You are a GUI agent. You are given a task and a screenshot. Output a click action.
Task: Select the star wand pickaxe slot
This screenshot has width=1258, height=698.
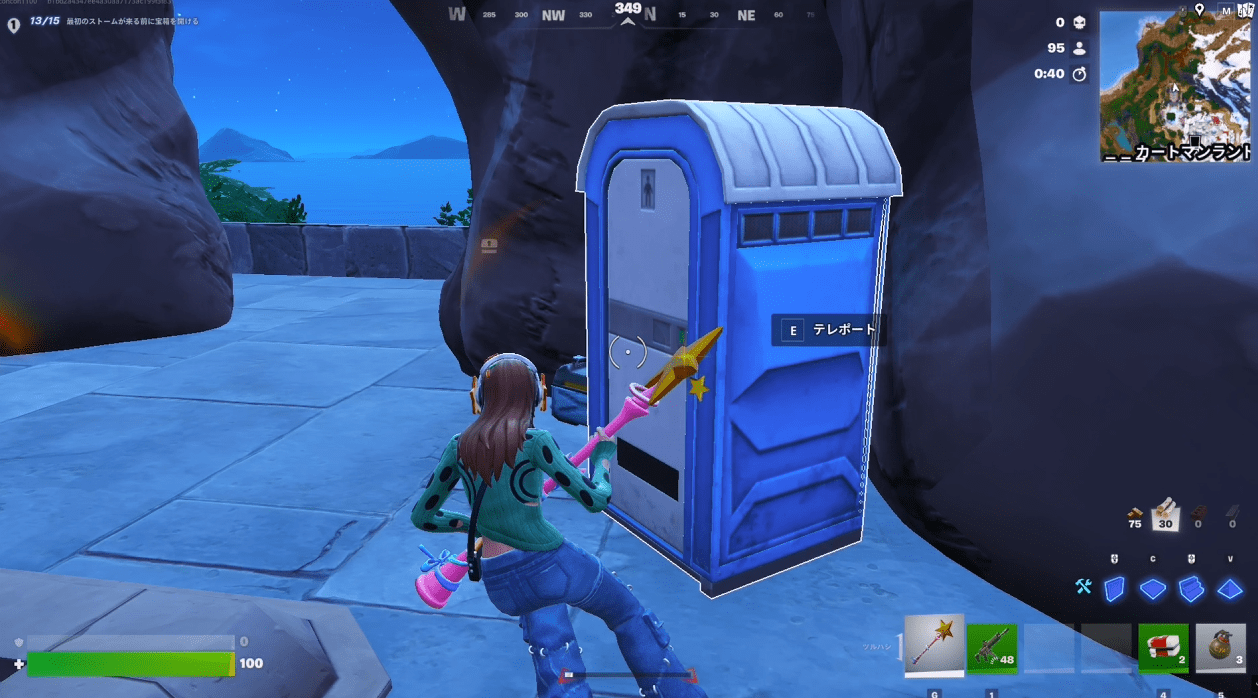(x=934, y=645)
